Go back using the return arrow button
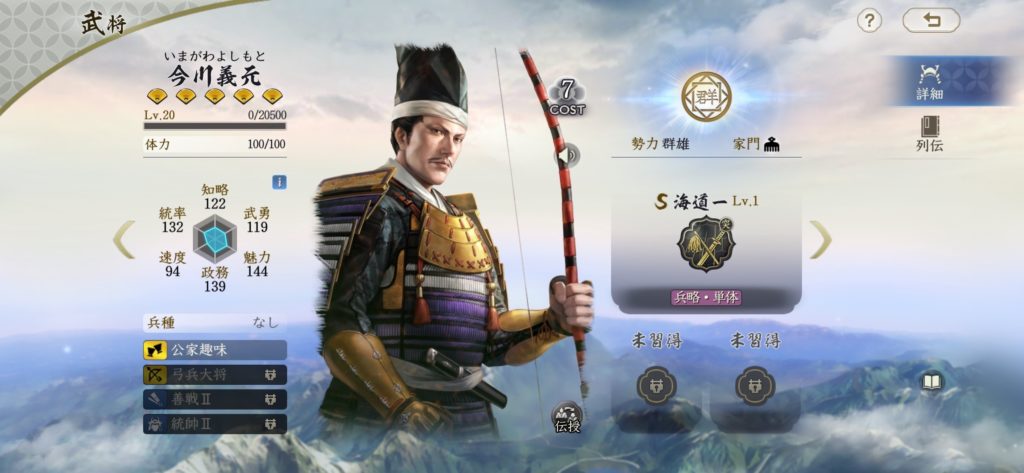Viewport: 1024px width, 473px height. coord(930,21)
